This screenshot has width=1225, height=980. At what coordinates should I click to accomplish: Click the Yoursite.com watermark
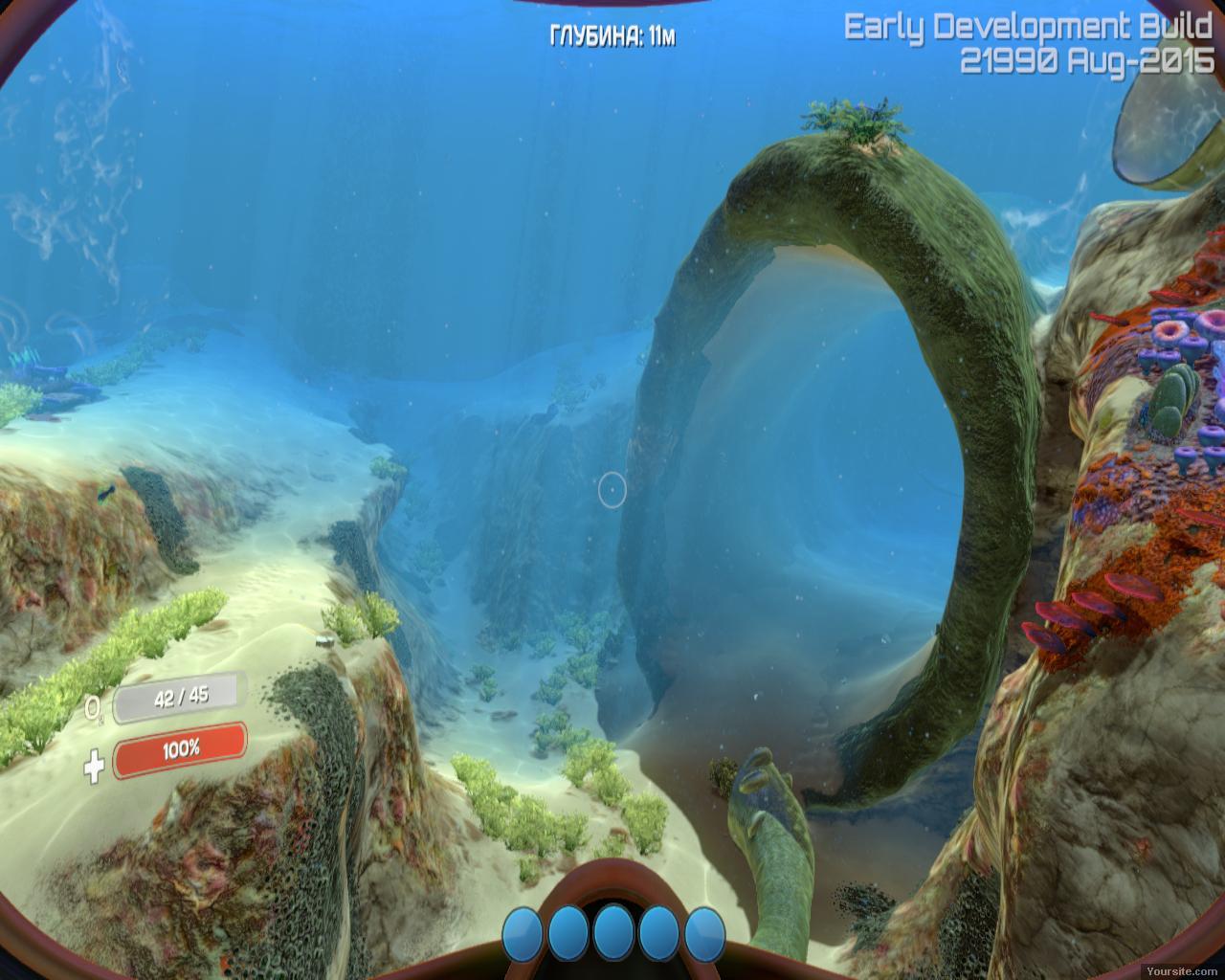tap(1181, 970)
